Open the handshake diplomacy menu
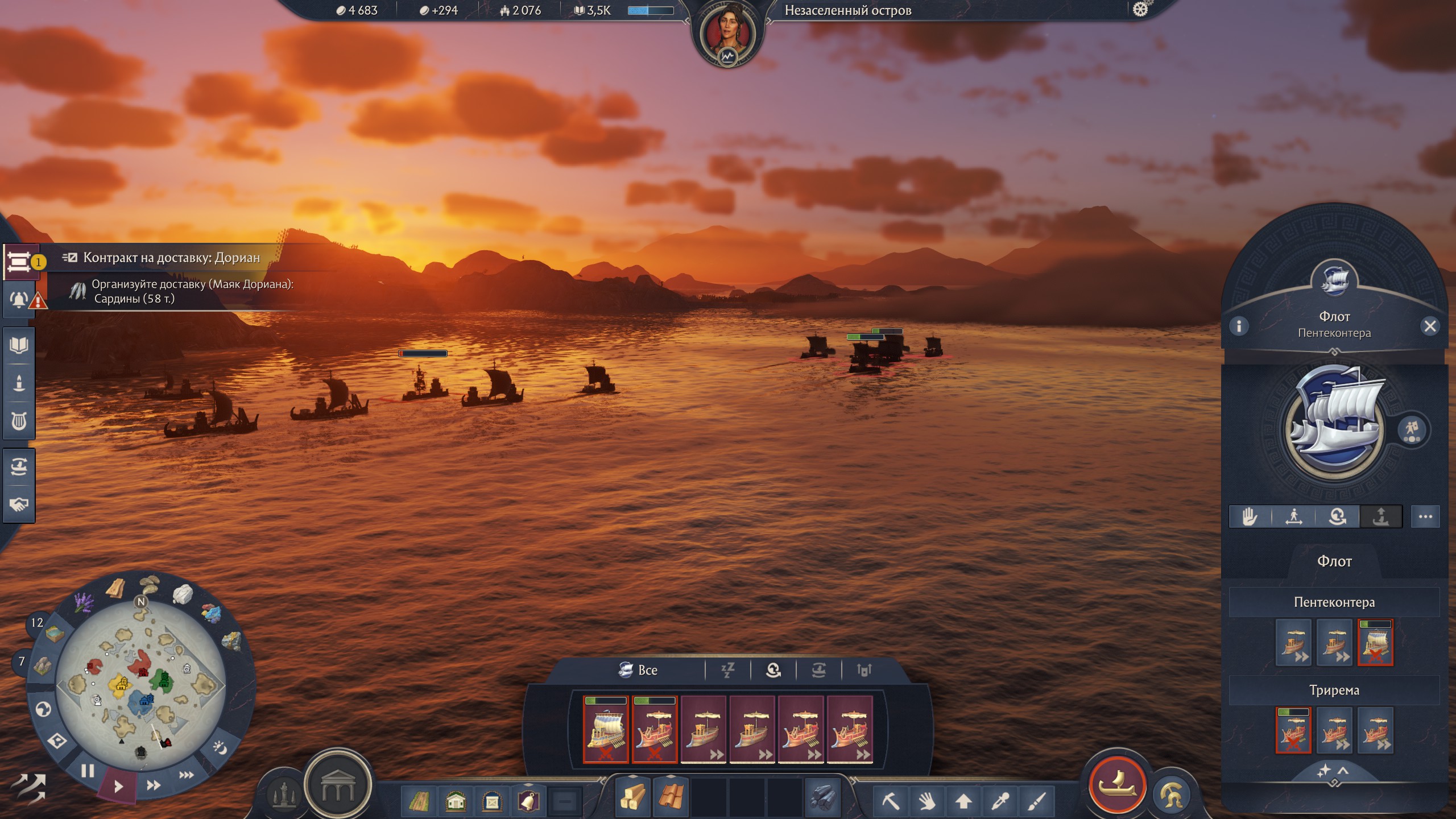Image resolution: width=1456 pixels, height=819 pixels. [19, 504]
